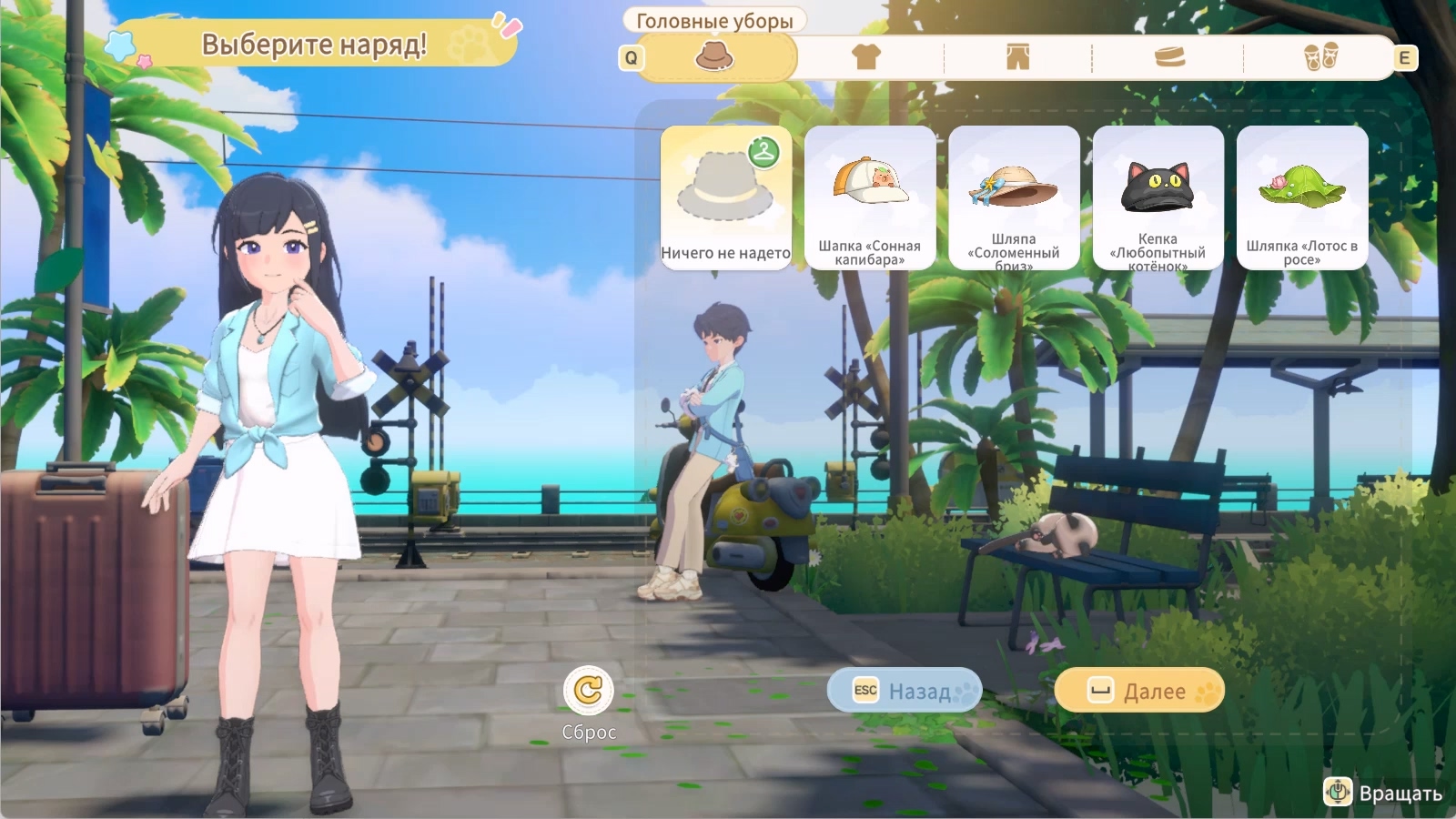
Task: Try on the green «Лотос в росе» hat
Action: 1301,197
